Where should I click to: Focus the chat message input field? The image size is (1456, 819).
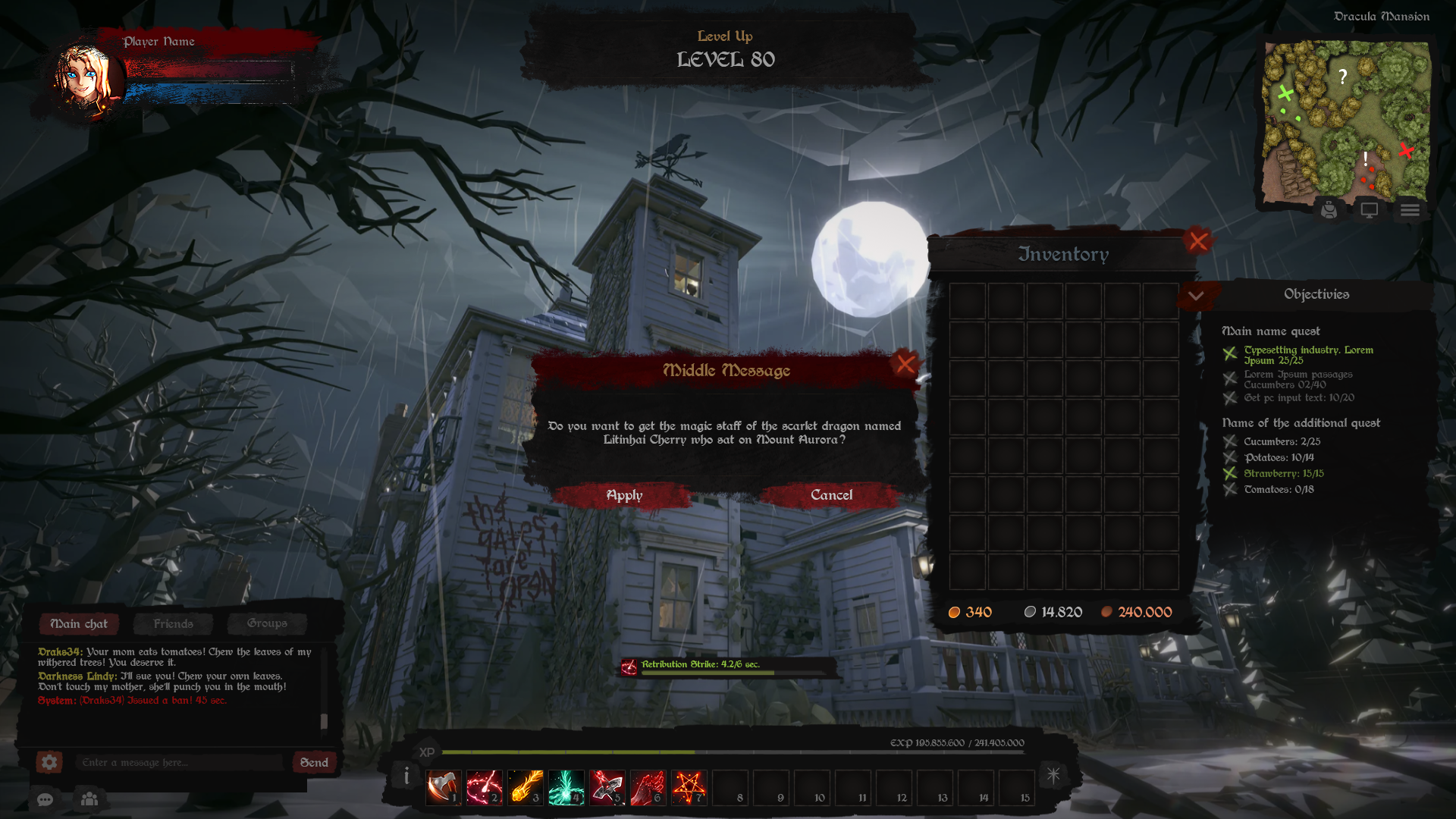pos(180,762)
